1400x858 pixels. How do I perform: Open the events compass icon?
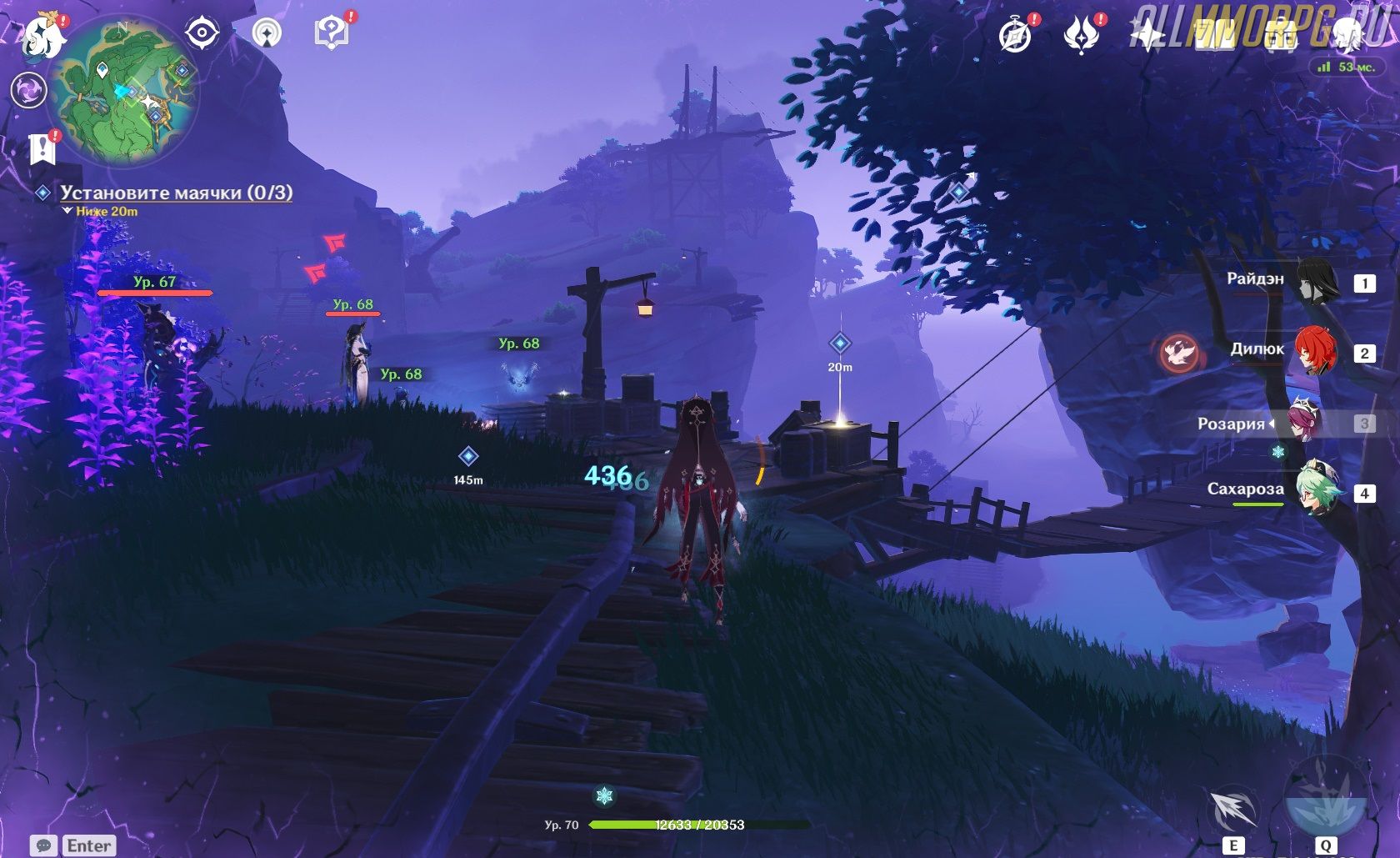click(1015, 36)
